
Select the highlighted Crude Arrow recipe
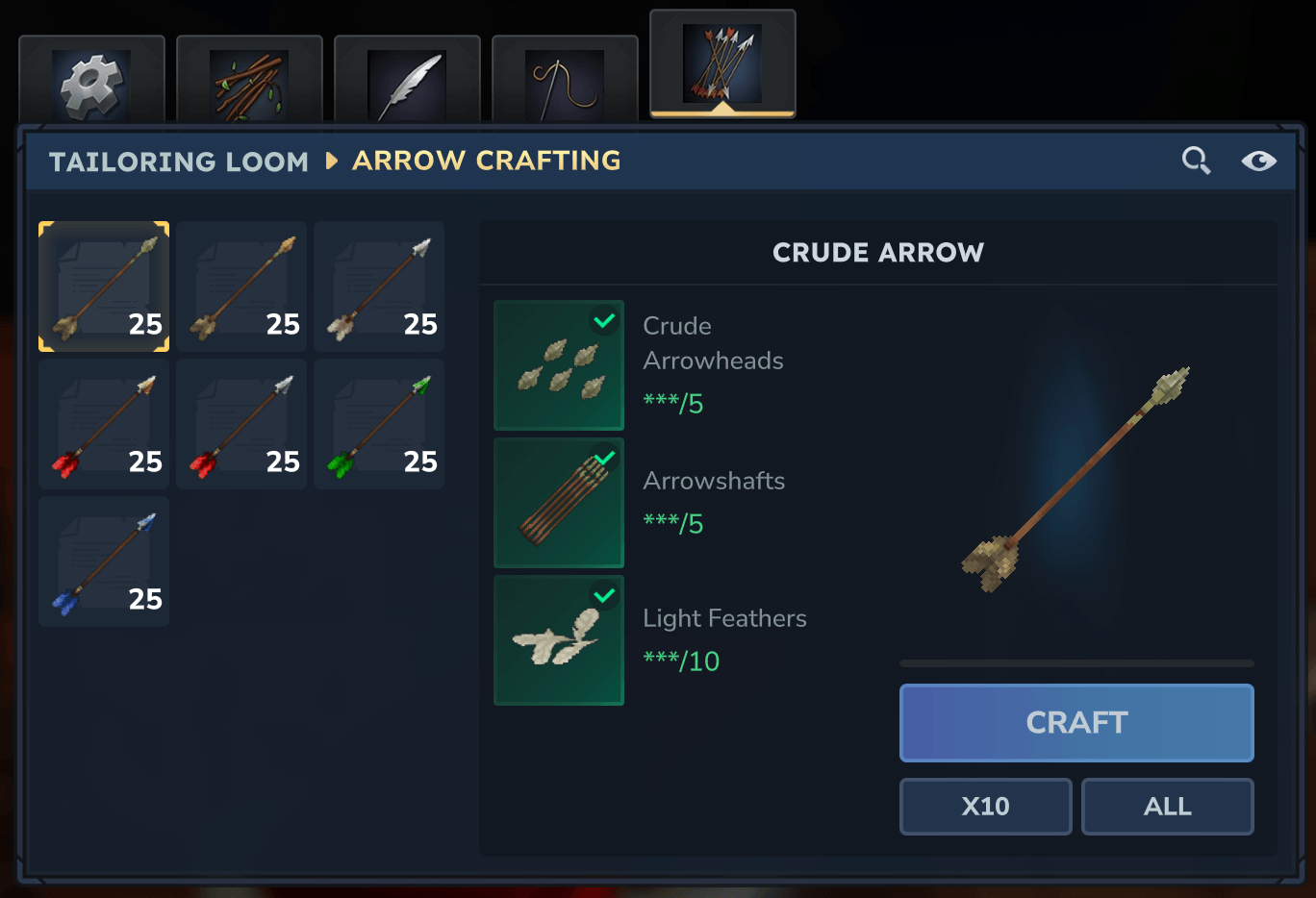pyautogui.click(x=104, y=287)
